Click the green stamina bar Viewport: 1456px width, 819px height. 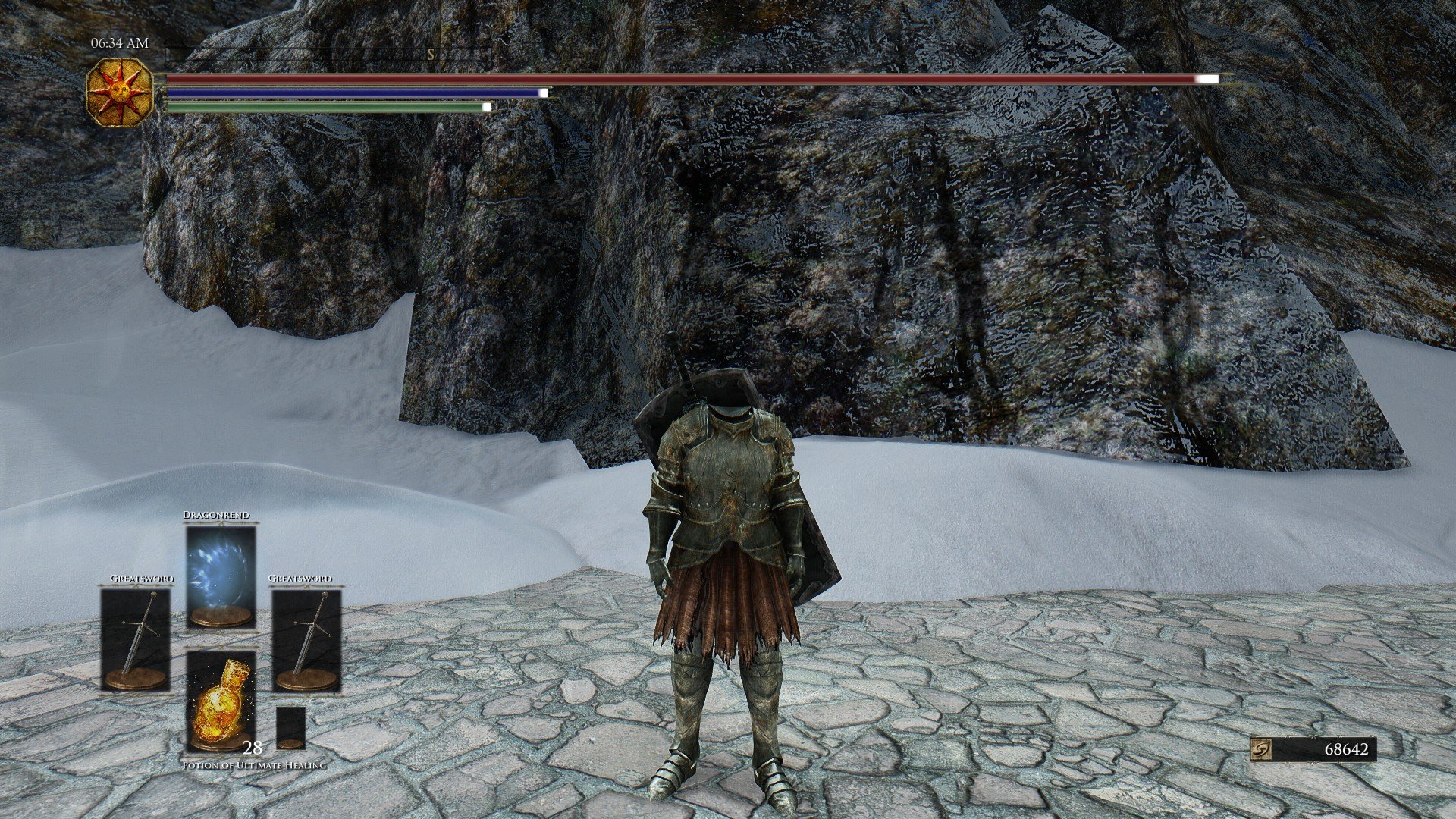click(x=326, y=106)
